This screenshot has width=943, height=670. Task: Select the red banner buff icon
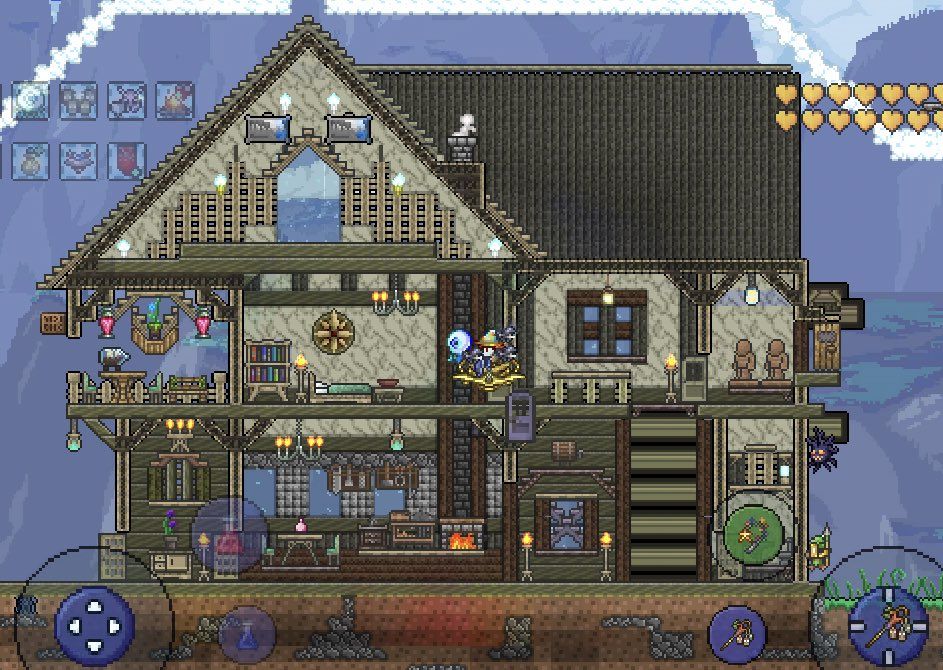pyautogui.click(x=126, y=161)
